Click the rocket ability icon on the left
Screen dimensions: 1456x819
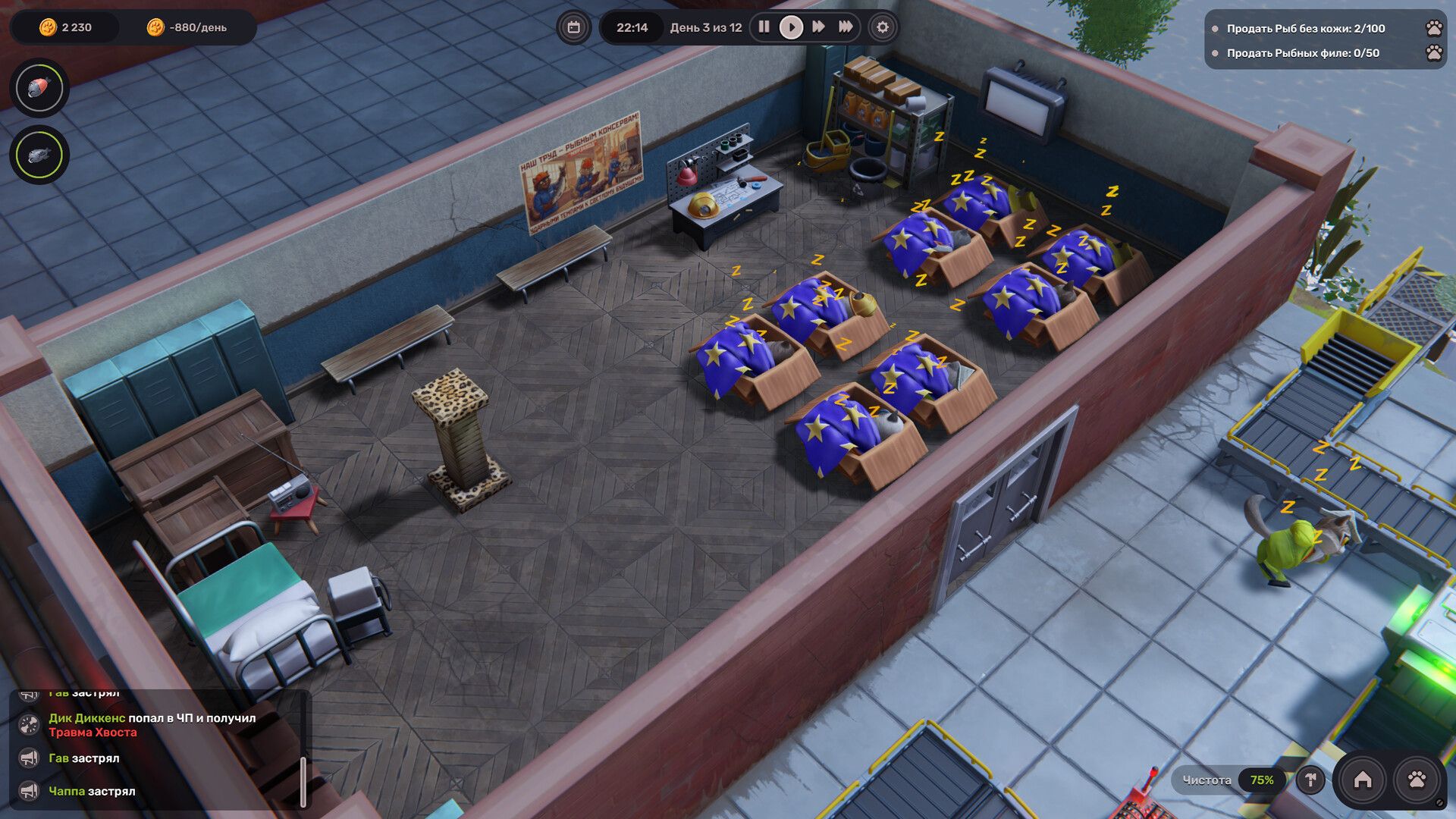(39, 88)
